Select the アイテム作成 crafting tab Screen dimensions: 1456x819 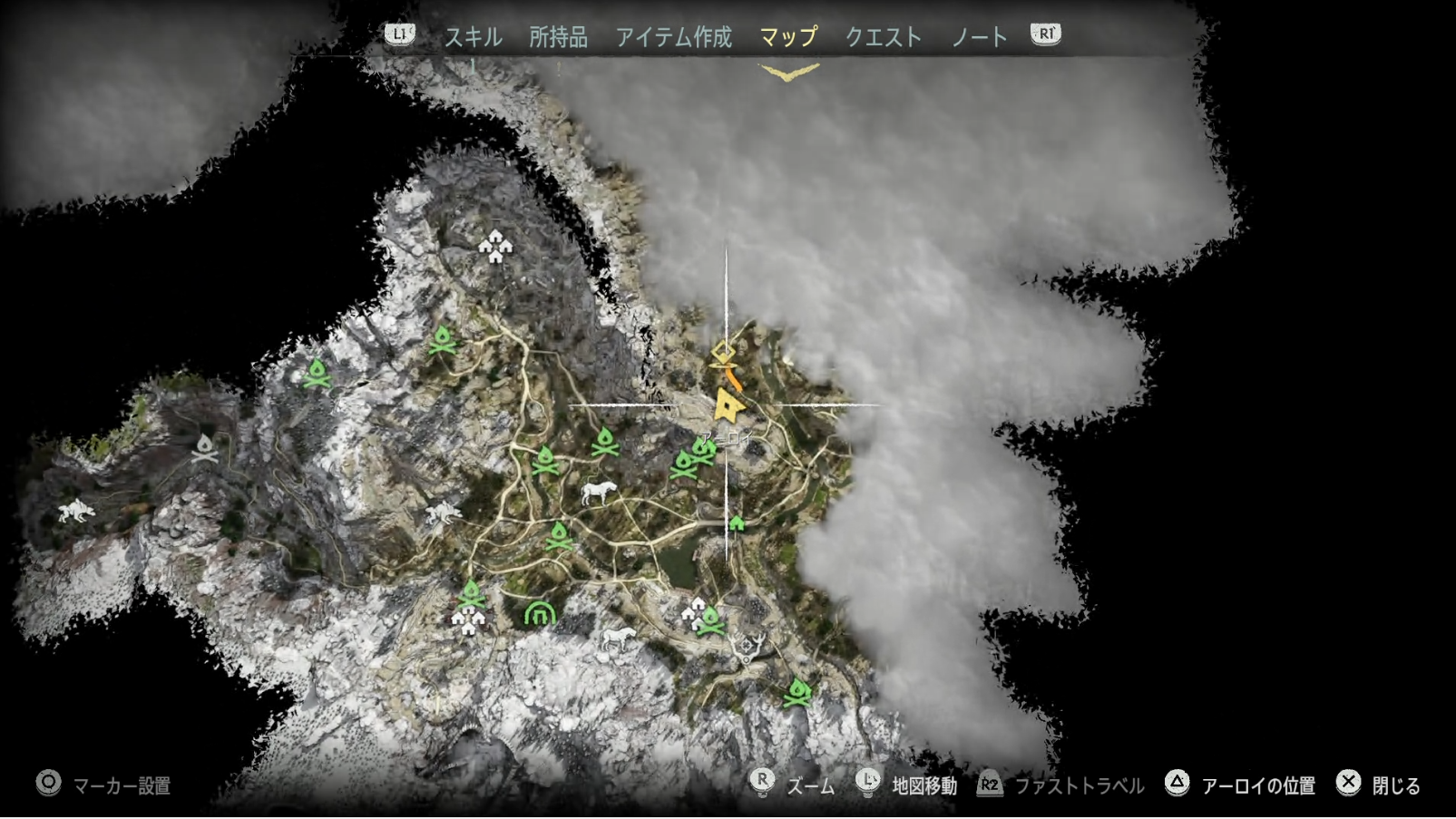[673, 37]
